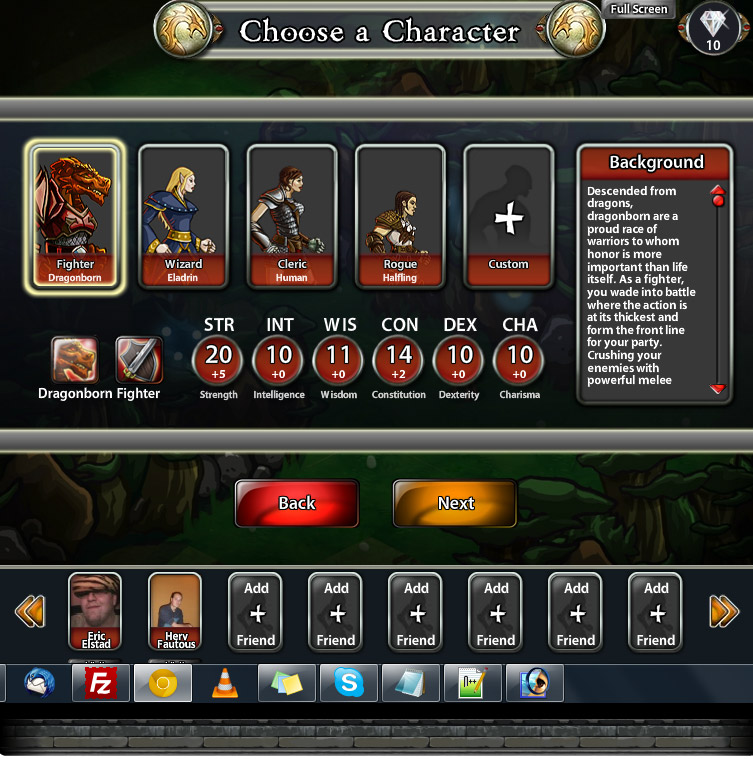Pick the Human Cleric character card
This screenshot has width=753, height=759.
pyautogui.click(x=291, y=217)
